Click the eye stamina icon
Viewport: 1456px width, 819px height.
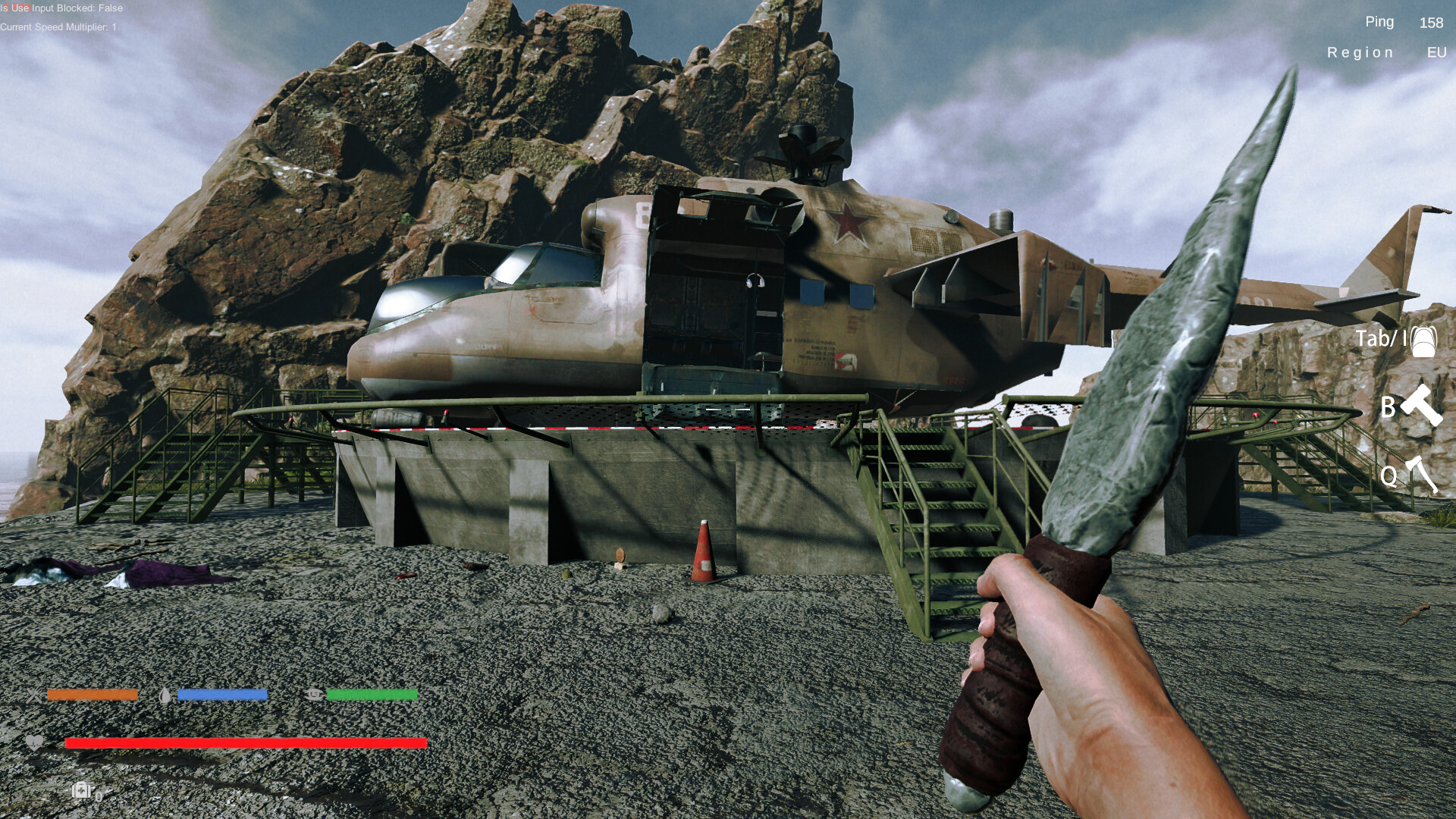point(315,694)
